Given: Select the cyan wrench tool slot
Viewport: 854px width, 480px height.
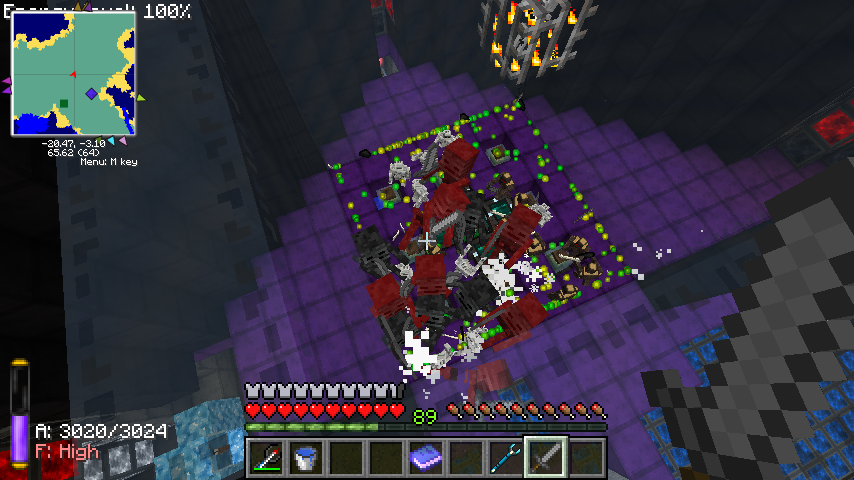Looking at the screenshot, I should 506,458.
